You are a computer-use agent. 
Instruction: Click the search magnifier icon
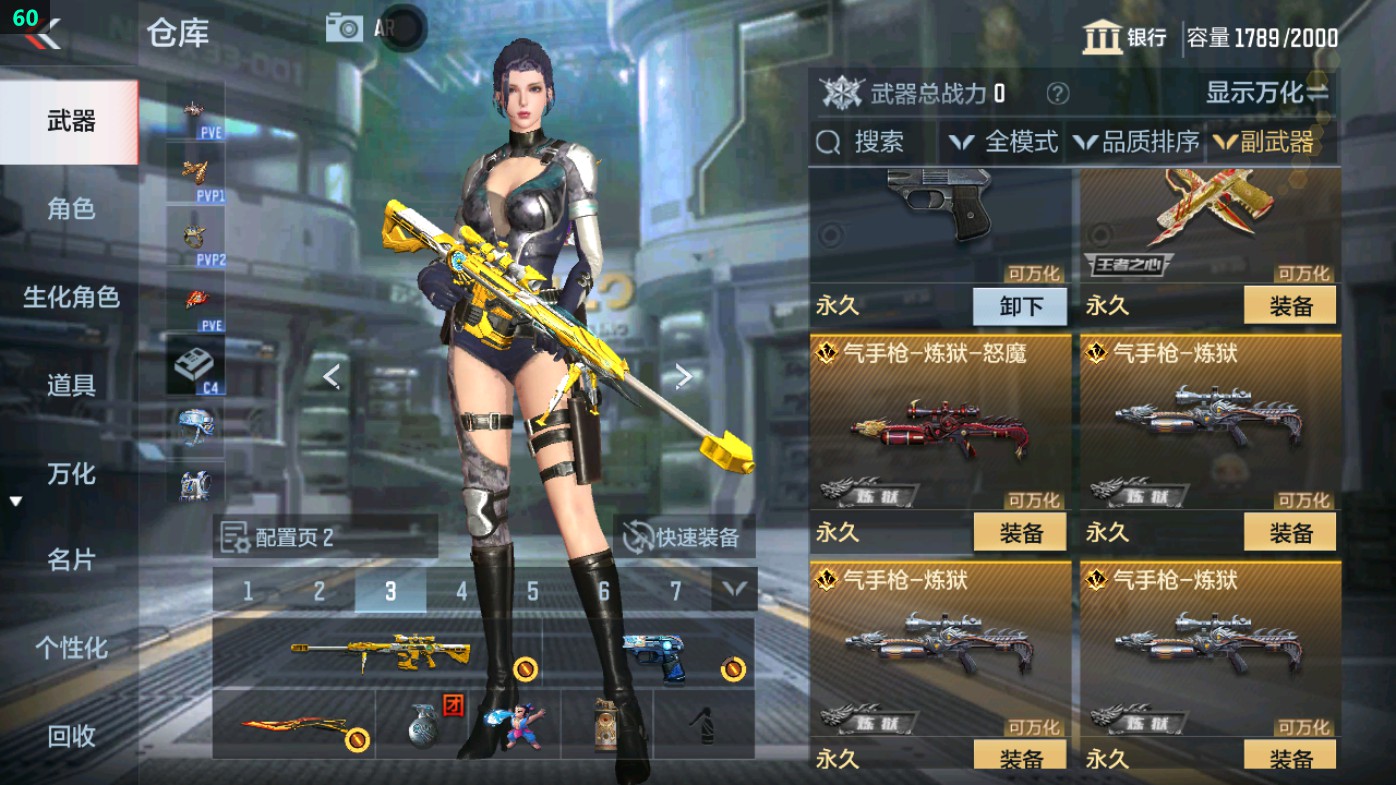830,142
